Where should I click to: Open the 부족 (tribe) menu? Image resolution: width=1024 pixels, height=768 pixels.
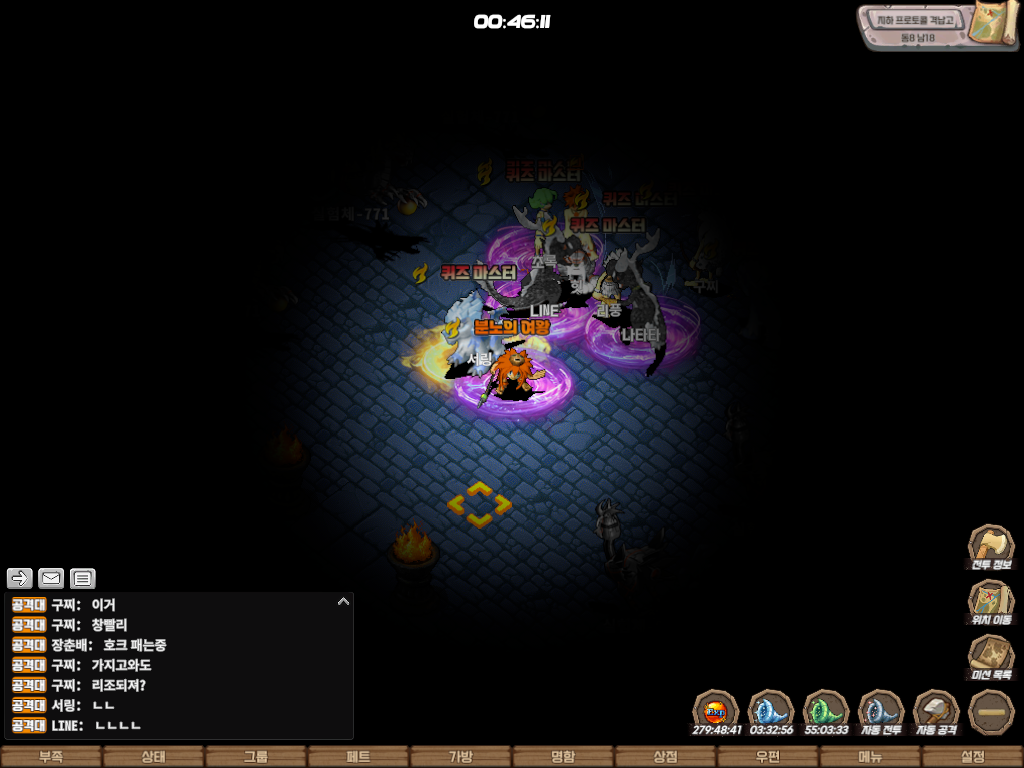pos(51,757)
